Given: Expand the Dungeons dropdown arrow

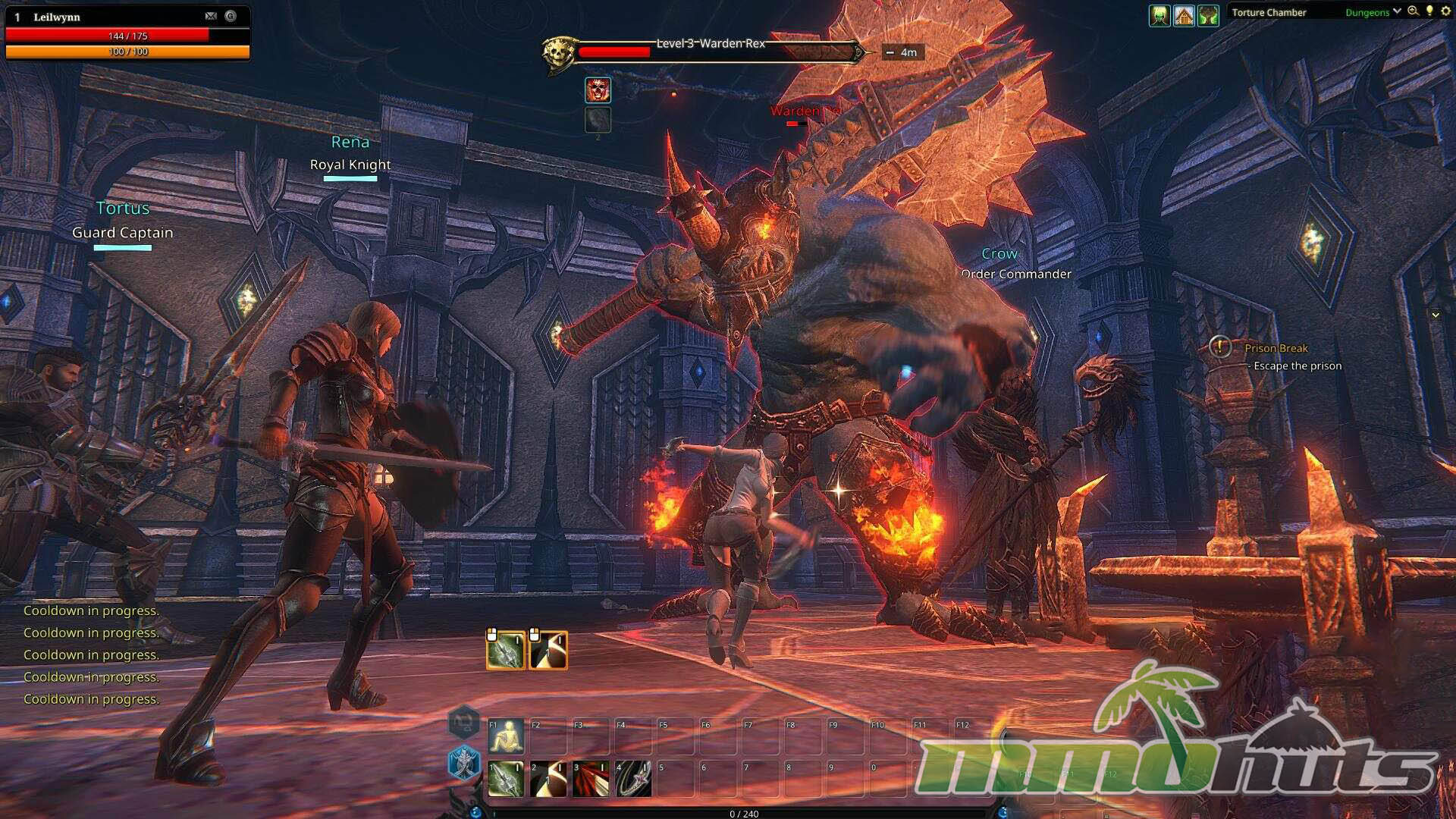Looking at the screenshot, I should [x=1397, y=11].
